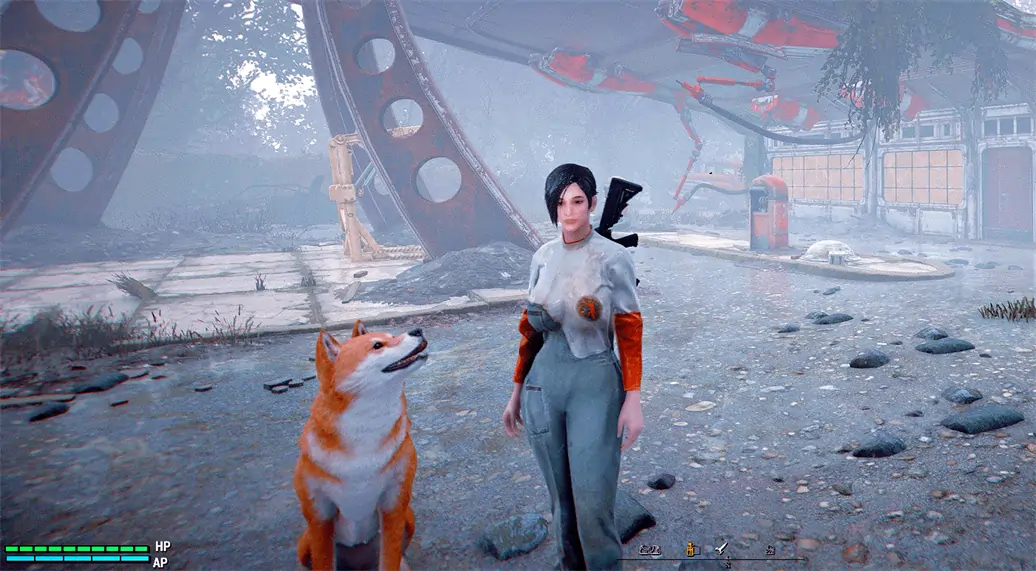Click the yellow building marker on the compass

[x=689, y=548]
